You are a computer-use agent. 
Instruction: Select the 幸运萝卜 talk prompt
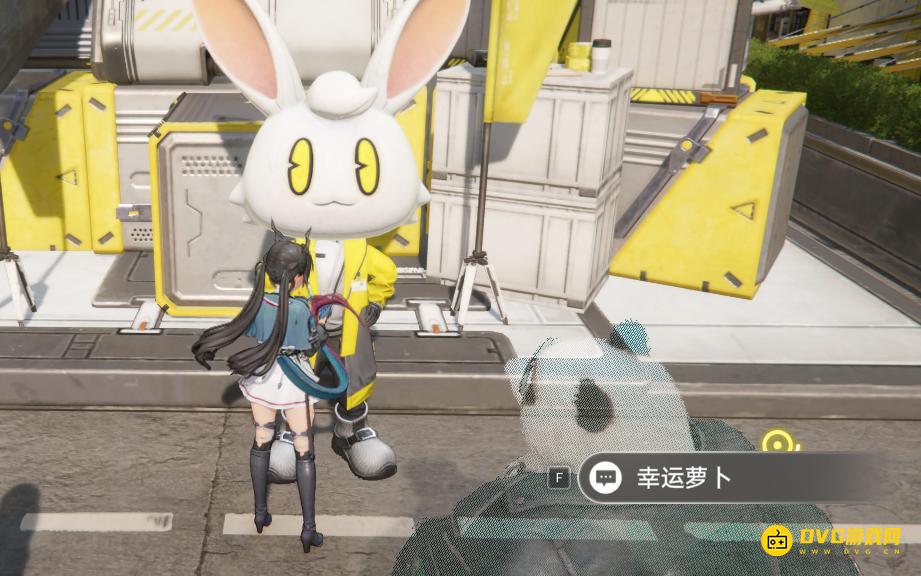click(x=684, y=478)
